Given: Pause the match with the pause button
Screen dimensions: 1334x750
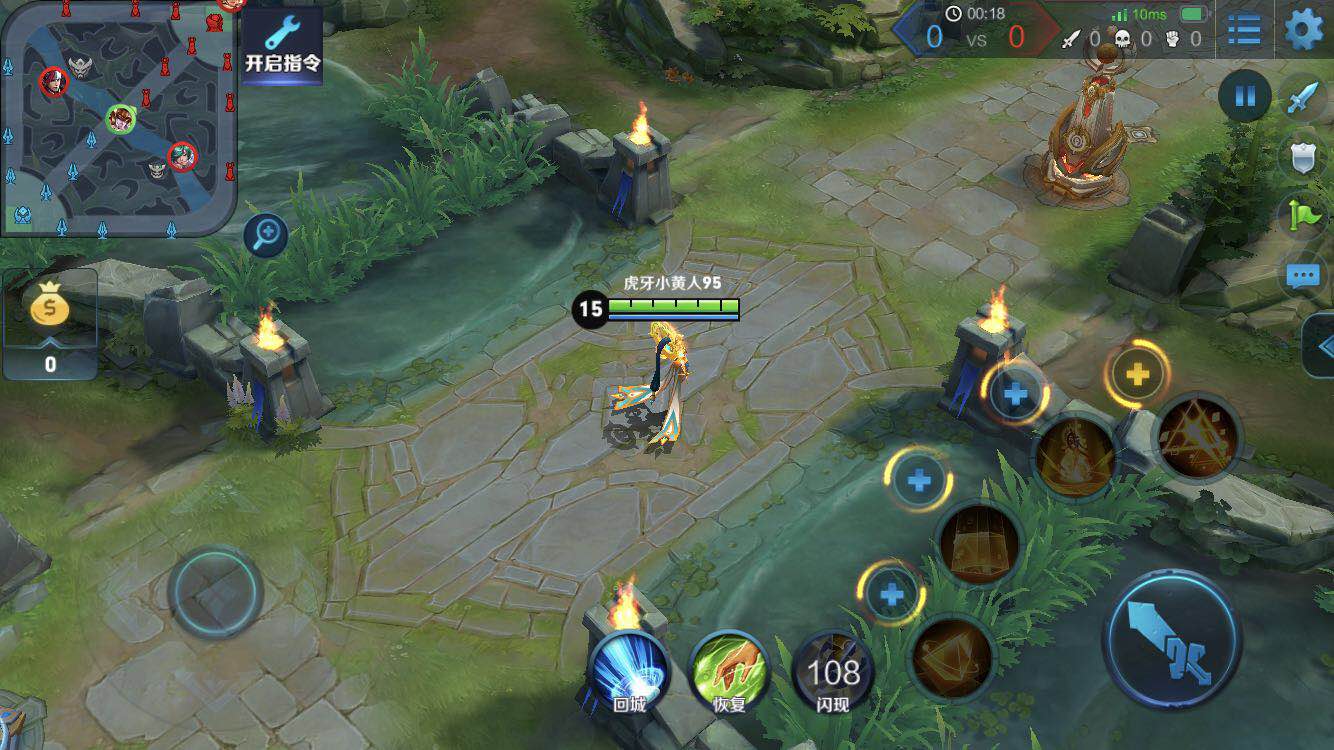Looking at the screenshot, I should (1245, 97).
